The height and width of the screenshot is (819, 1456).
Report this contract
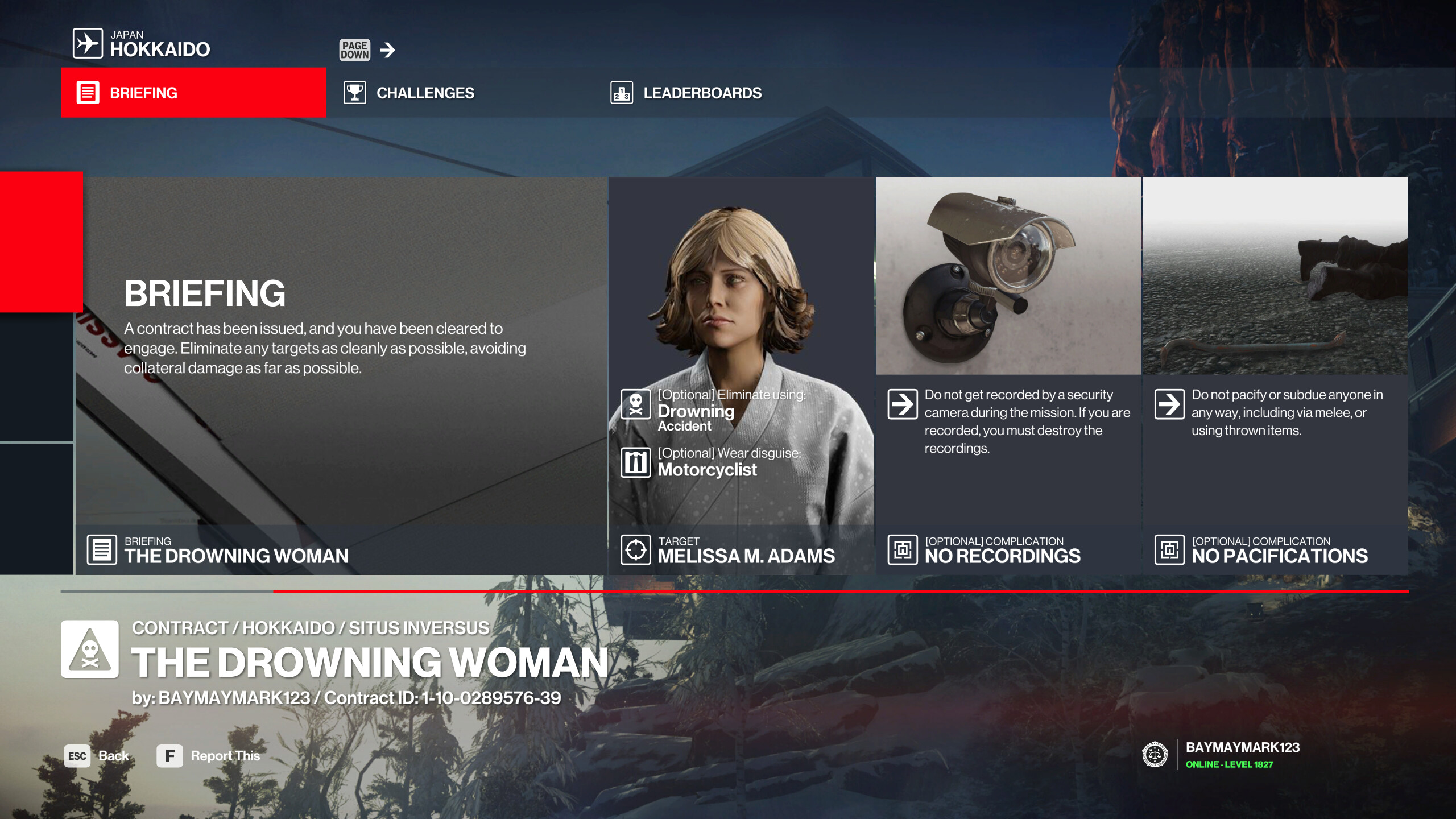point(209,756)
